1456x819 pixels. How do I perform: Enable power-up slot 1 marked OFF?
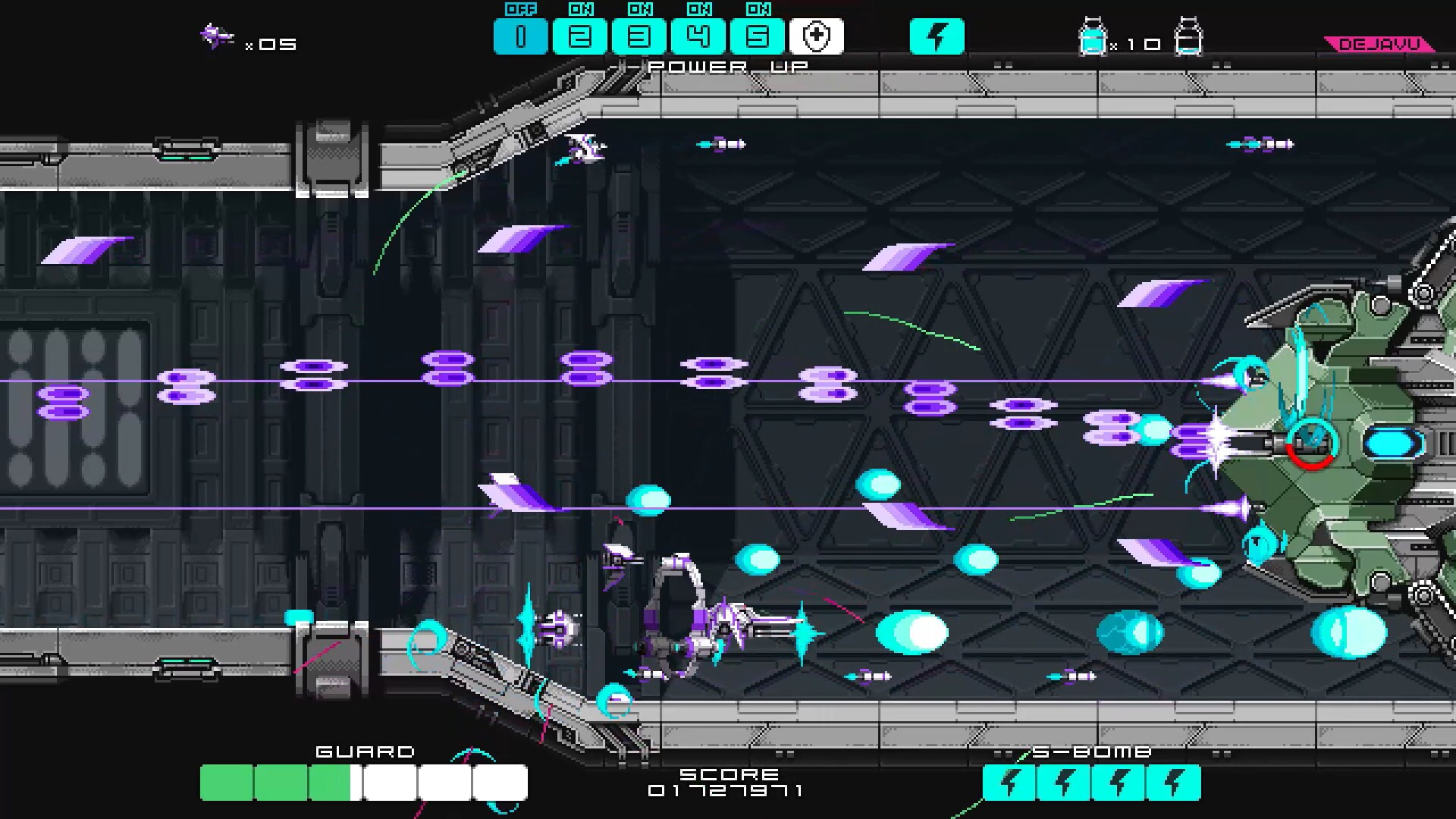521,36
